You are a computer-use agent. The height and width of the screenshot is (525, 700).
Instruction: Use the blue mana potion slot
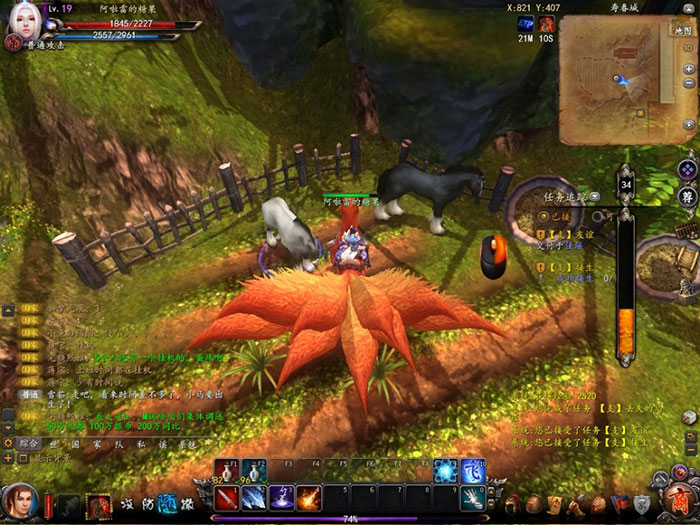[254, 472]
